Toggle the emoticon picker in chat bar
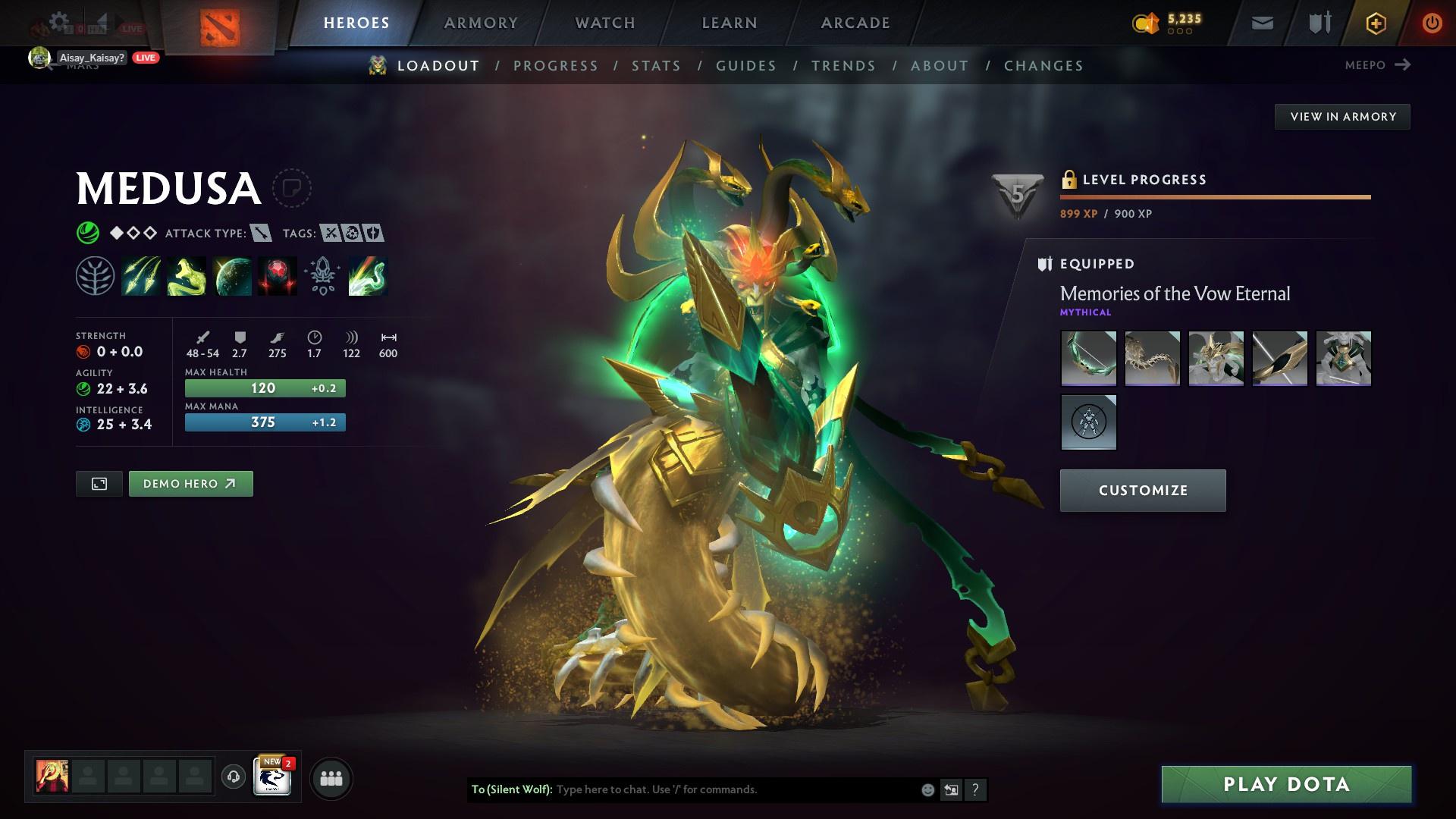Image resolution: width=1456 pixels, height=819 pixels. pos(927,789)
